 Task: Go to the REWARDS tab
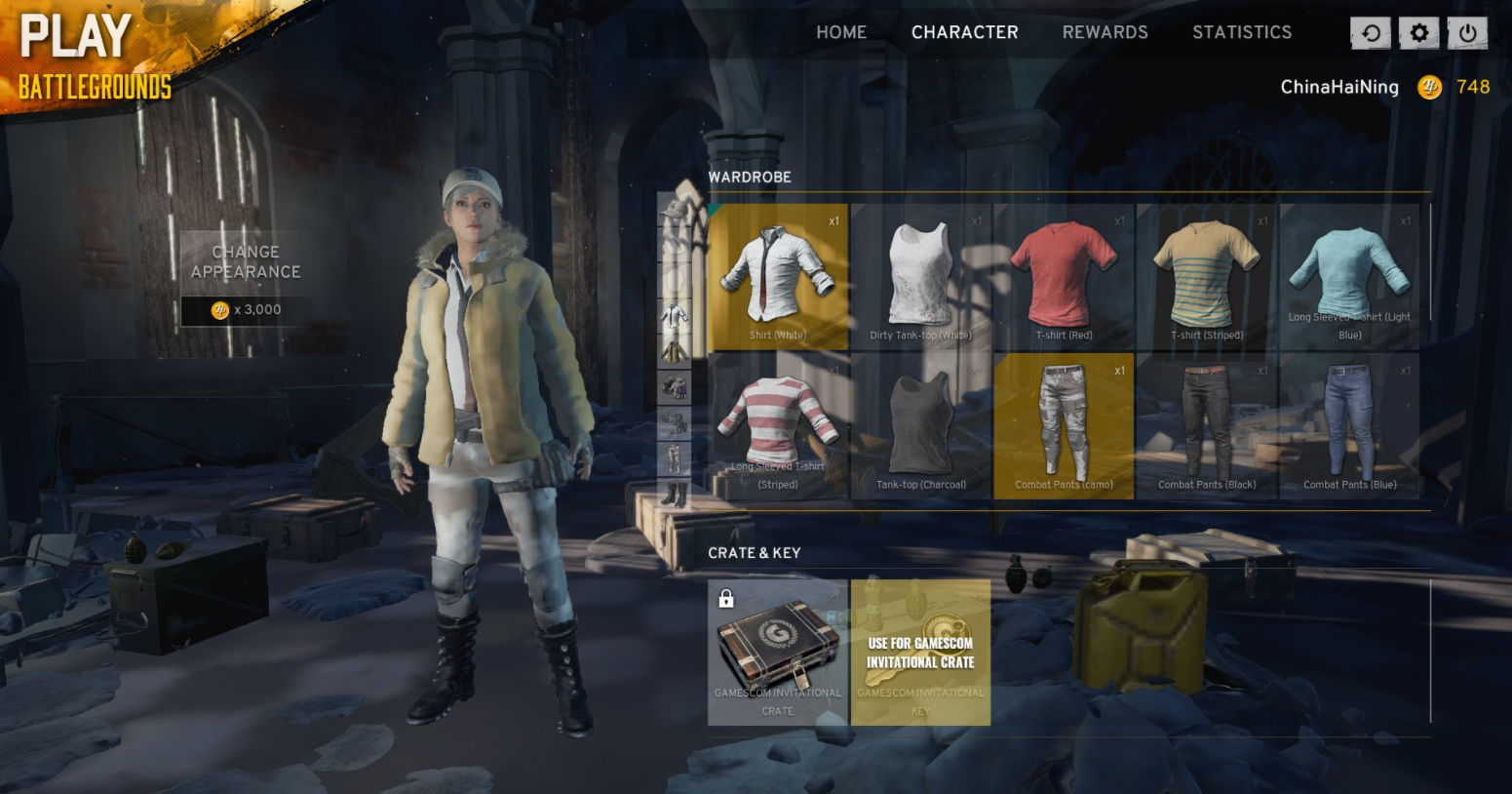(x=1105, y=32)
